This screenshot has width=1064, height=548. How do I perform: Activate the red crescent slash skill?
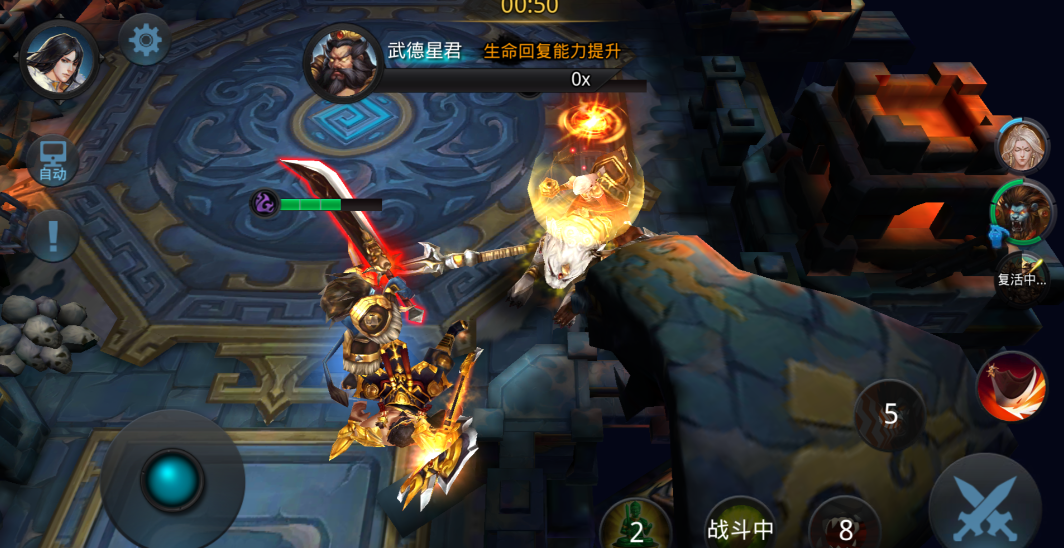(1011, 385)
